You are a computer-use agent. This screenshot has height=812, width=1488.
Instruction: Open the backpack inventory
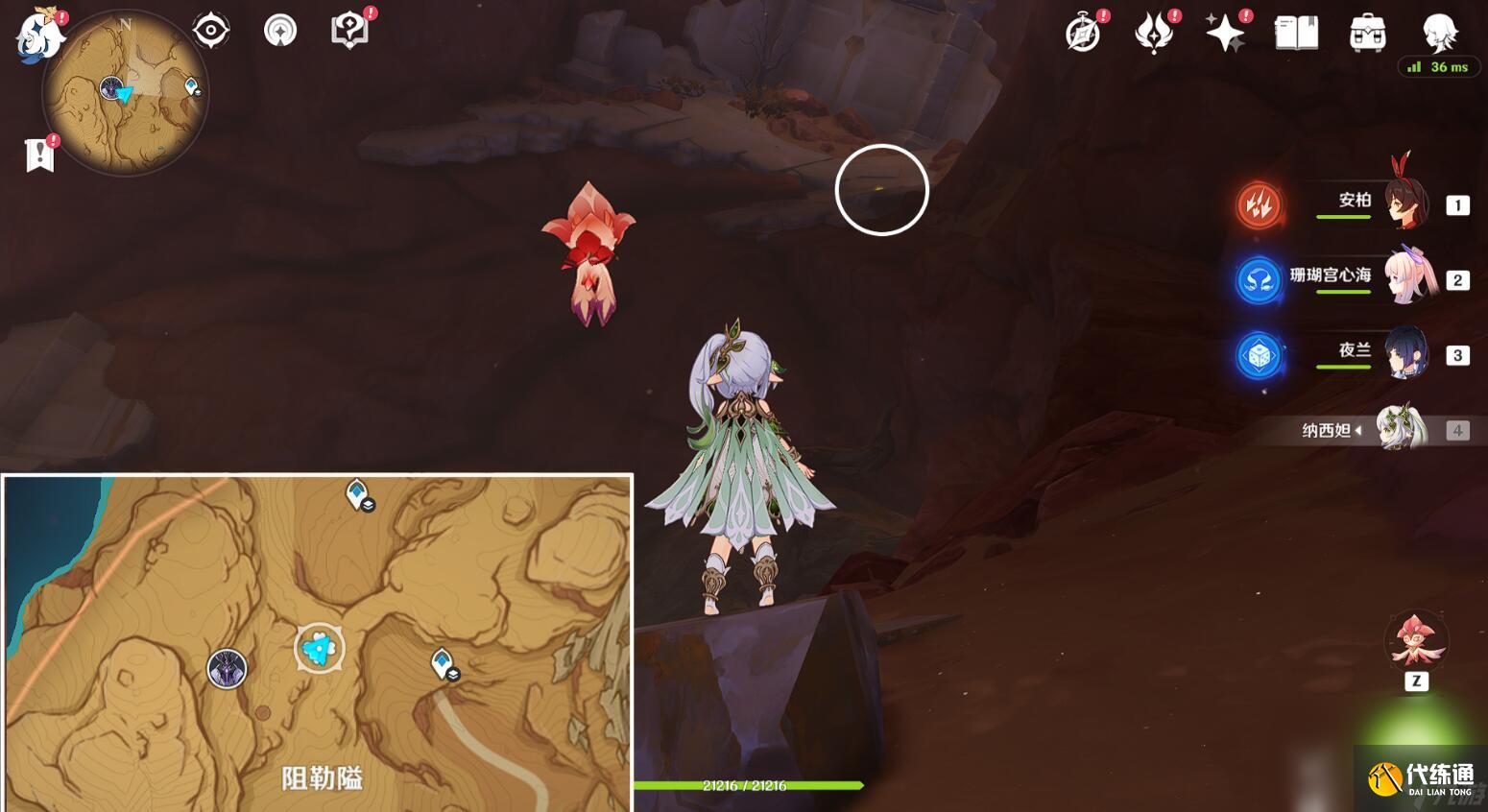[x=1367, y=34]
